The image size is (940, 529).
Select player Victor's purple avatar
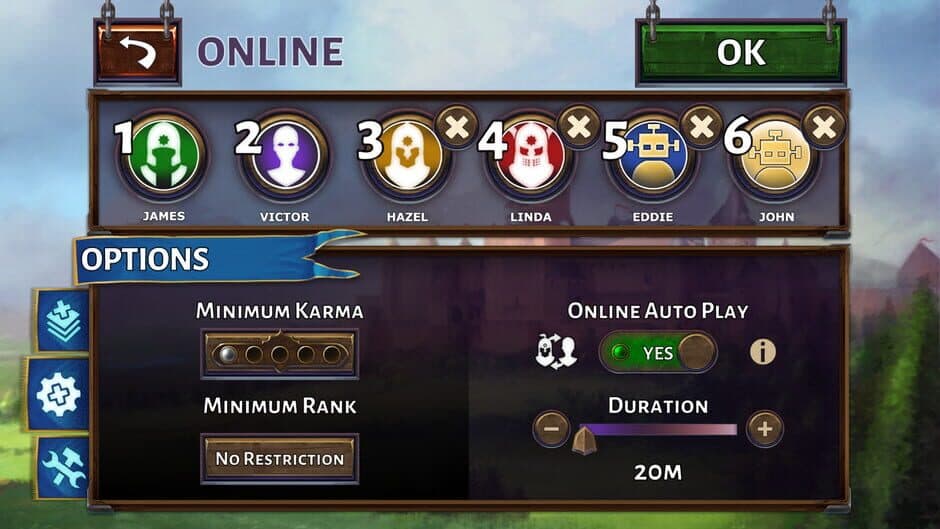[x=285, y=156]
